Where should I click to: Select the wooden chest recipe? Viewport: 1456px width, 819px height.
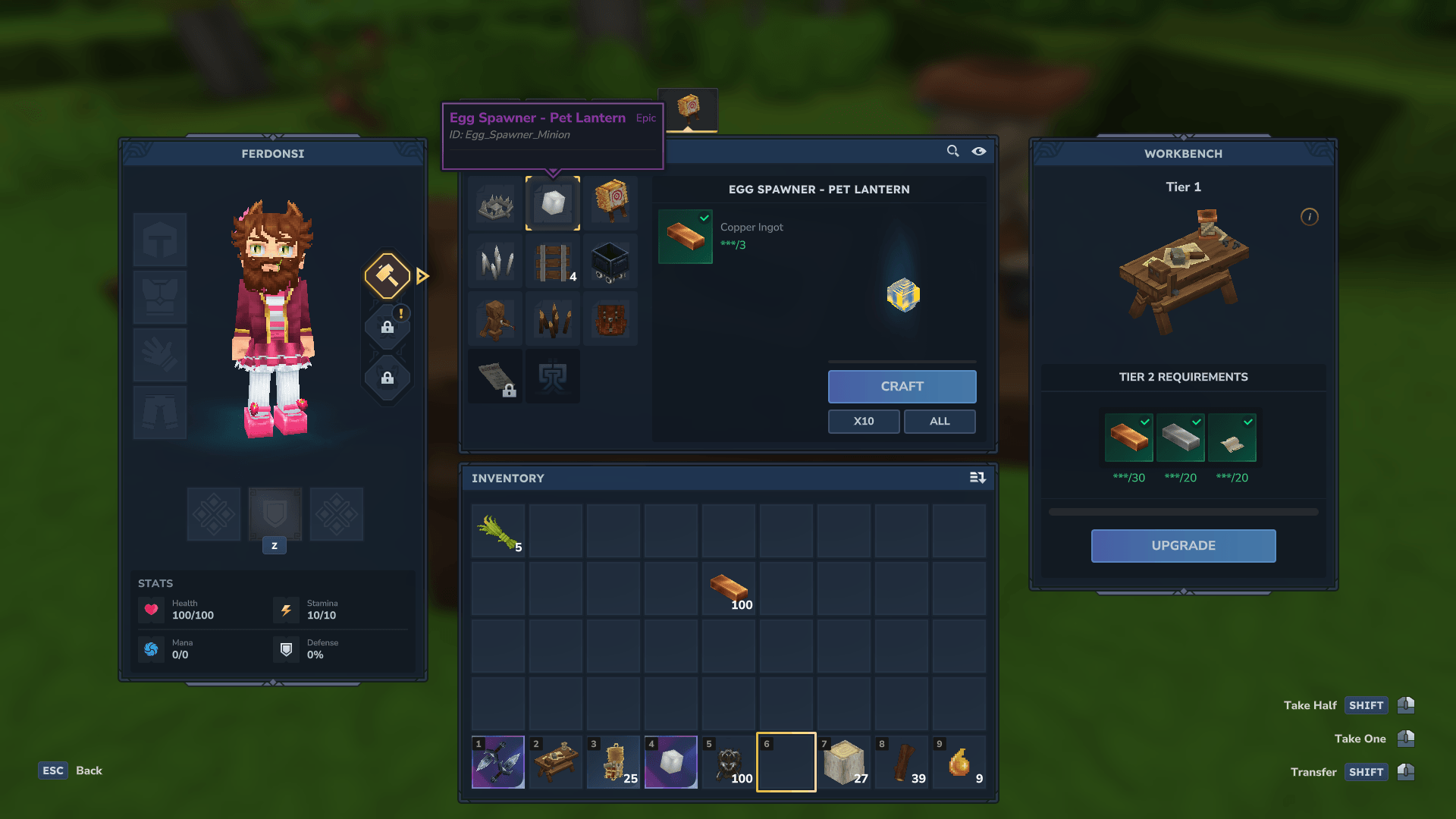(x=611, y=319)
